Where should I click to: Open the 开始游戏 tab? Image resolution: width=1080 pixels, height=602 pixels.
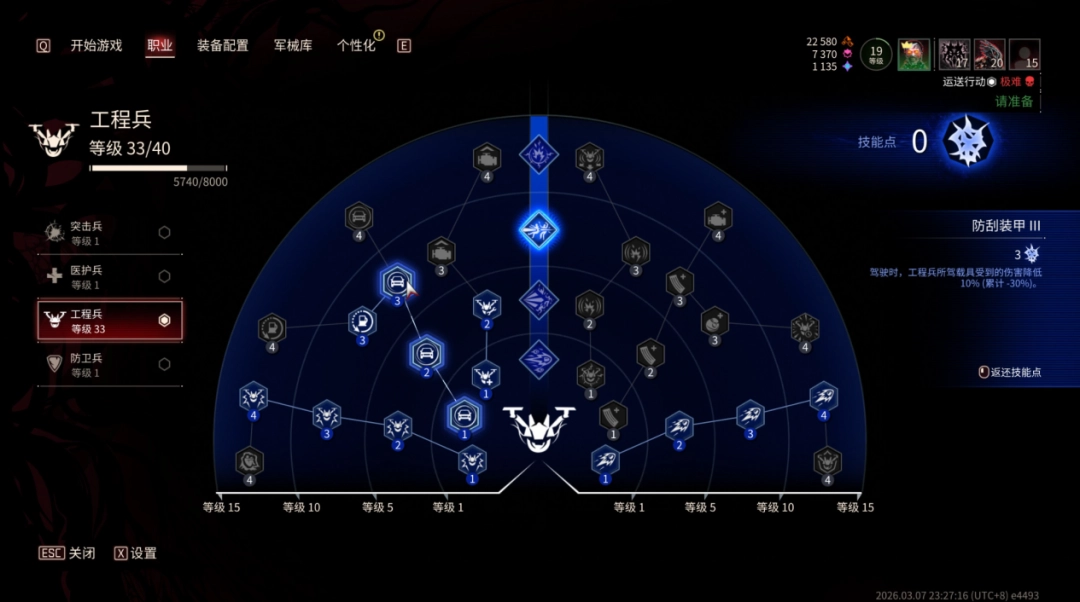(96, 45)
